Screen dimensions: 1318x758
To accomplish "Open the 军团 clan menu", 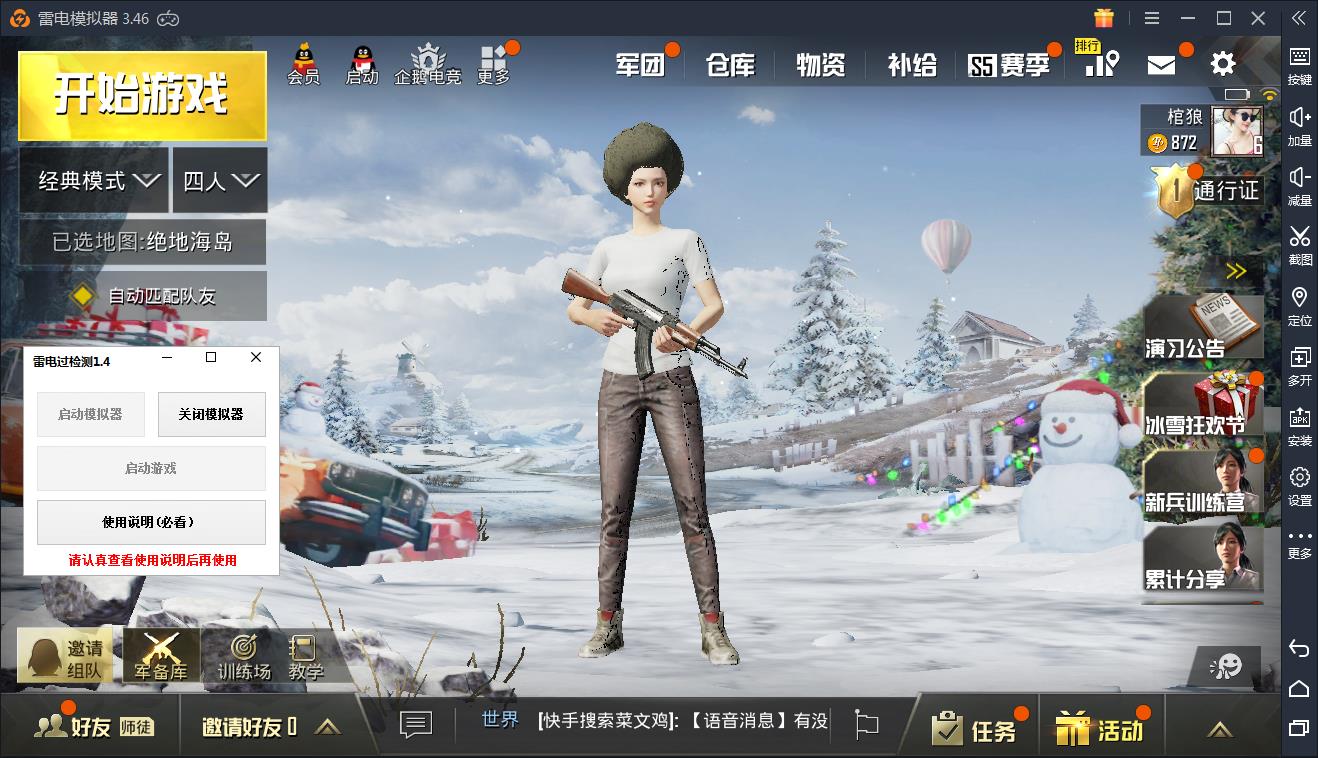I will tap(640, 66).
